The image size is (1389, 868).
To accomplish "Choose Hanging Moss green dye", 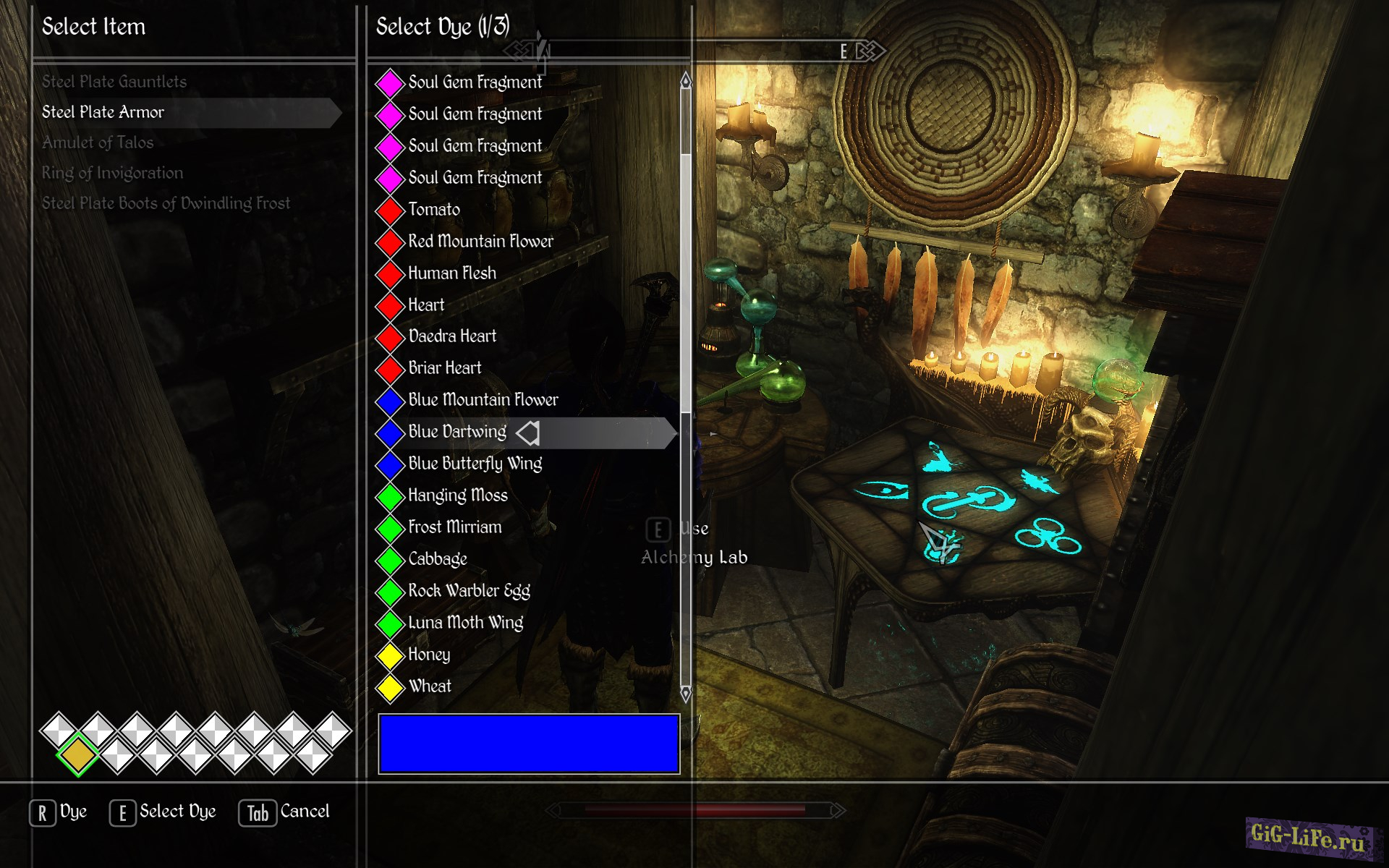I will (458, 495).
